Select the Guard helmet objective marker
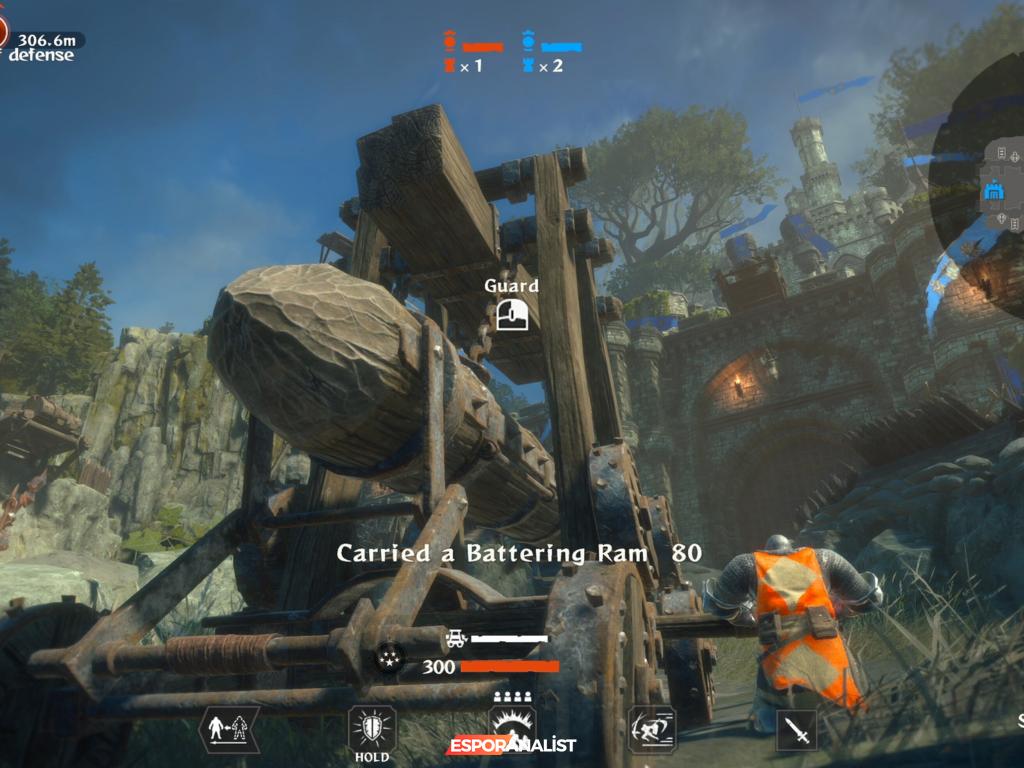Viewport: 1024px width, 768px height. [511, 314]
